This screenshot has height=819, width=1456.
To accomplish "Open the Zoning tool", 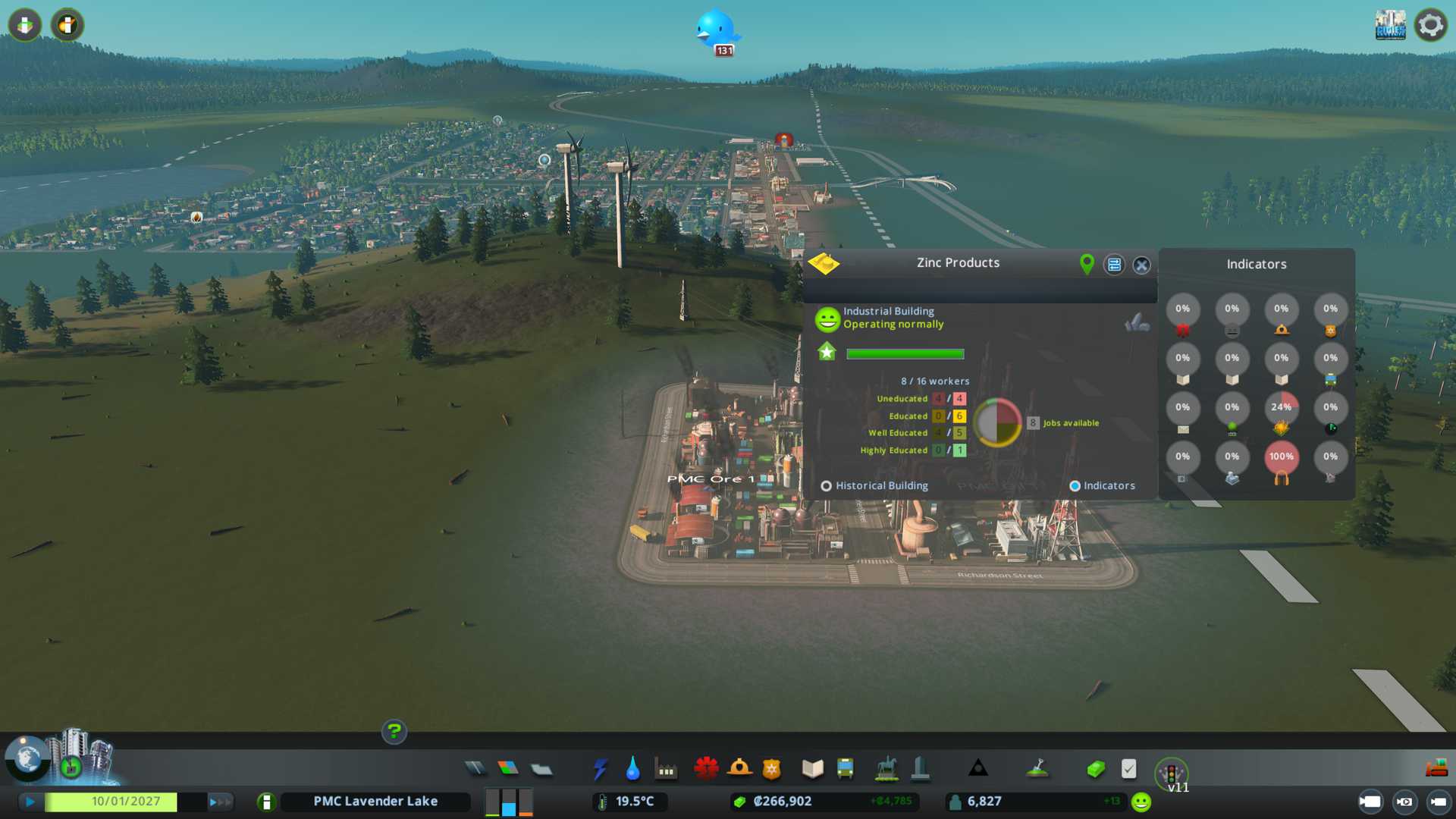I will tap(508, 769).
